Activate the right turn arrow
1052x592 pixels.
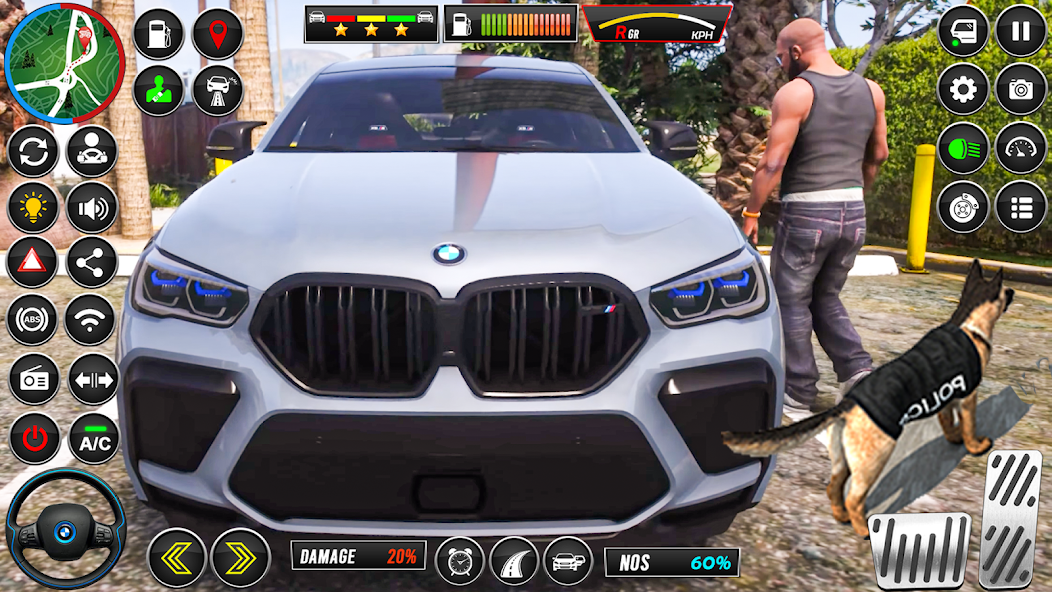(240, 557)
